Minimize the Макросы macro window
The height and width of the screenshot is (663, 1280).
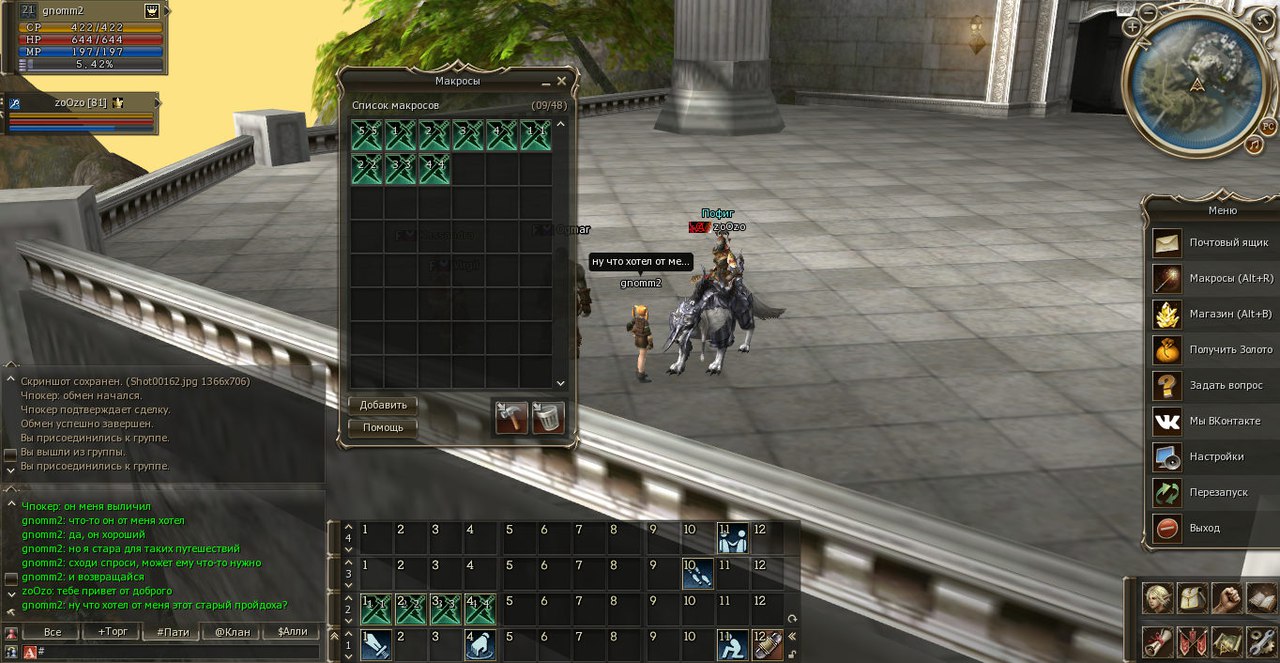point(546,82)
